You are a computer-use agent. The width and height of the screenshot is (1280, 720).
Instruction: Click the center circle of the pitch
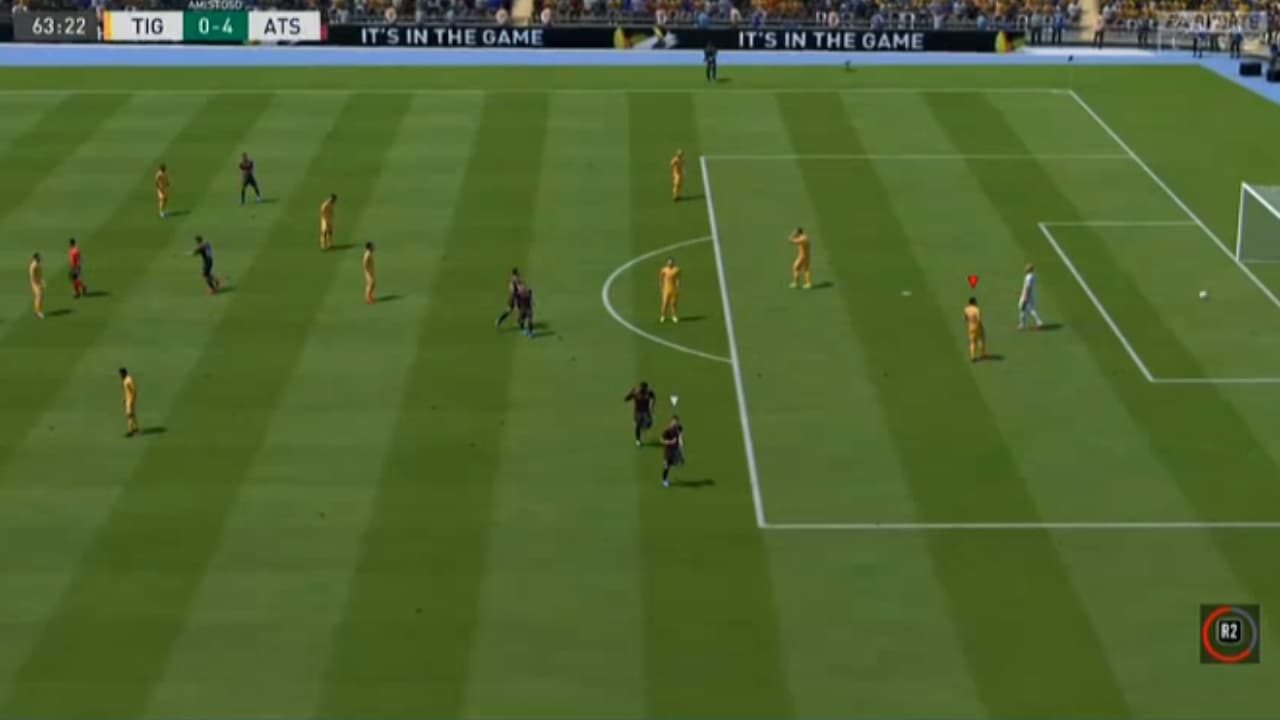pos(660,300)
